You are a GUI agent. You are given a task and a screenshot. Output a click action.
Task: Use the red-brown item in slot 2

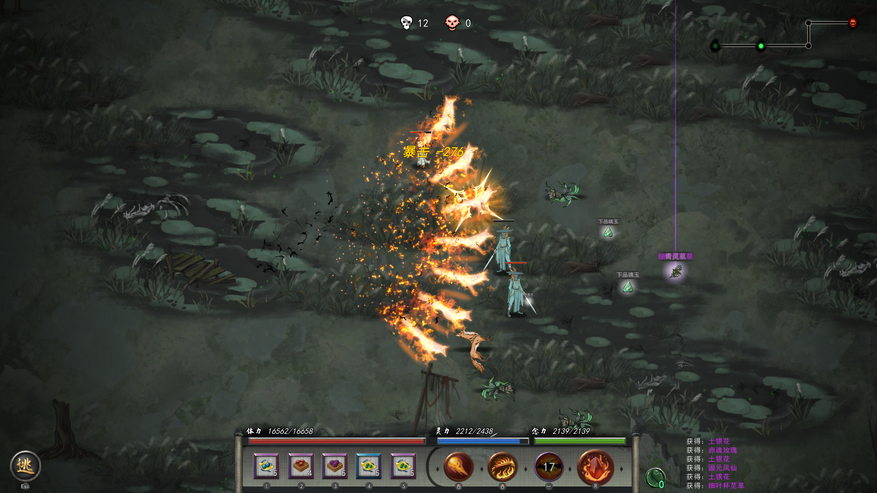301,465
